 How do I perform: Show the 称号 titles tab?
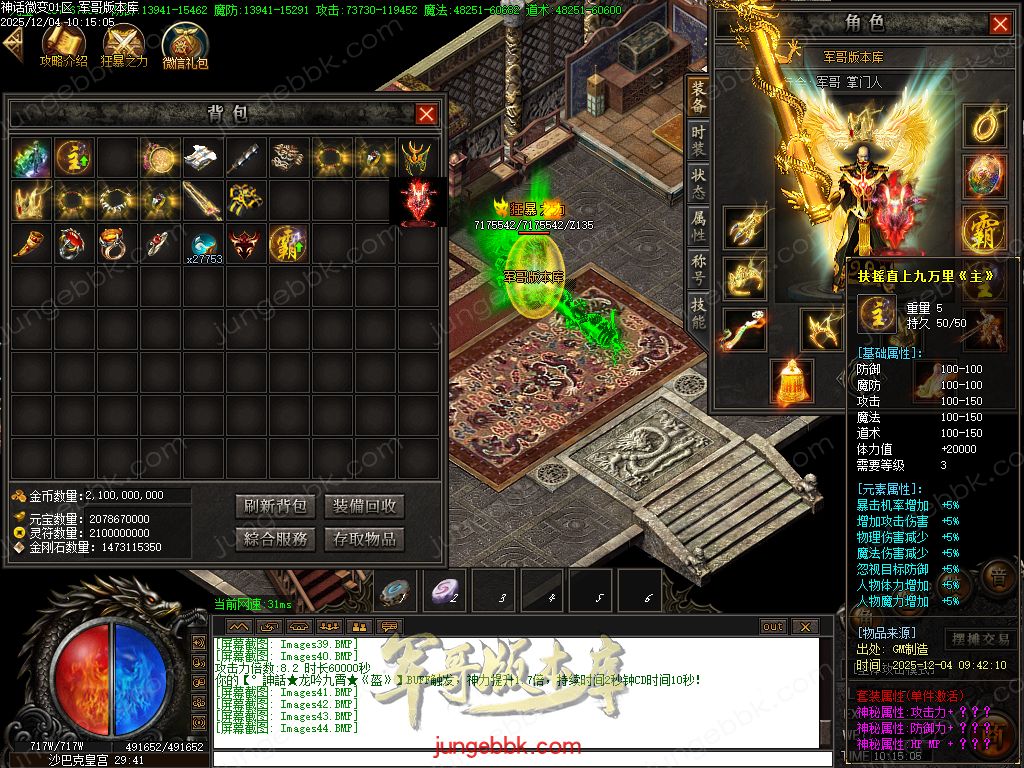click(698, 270)
